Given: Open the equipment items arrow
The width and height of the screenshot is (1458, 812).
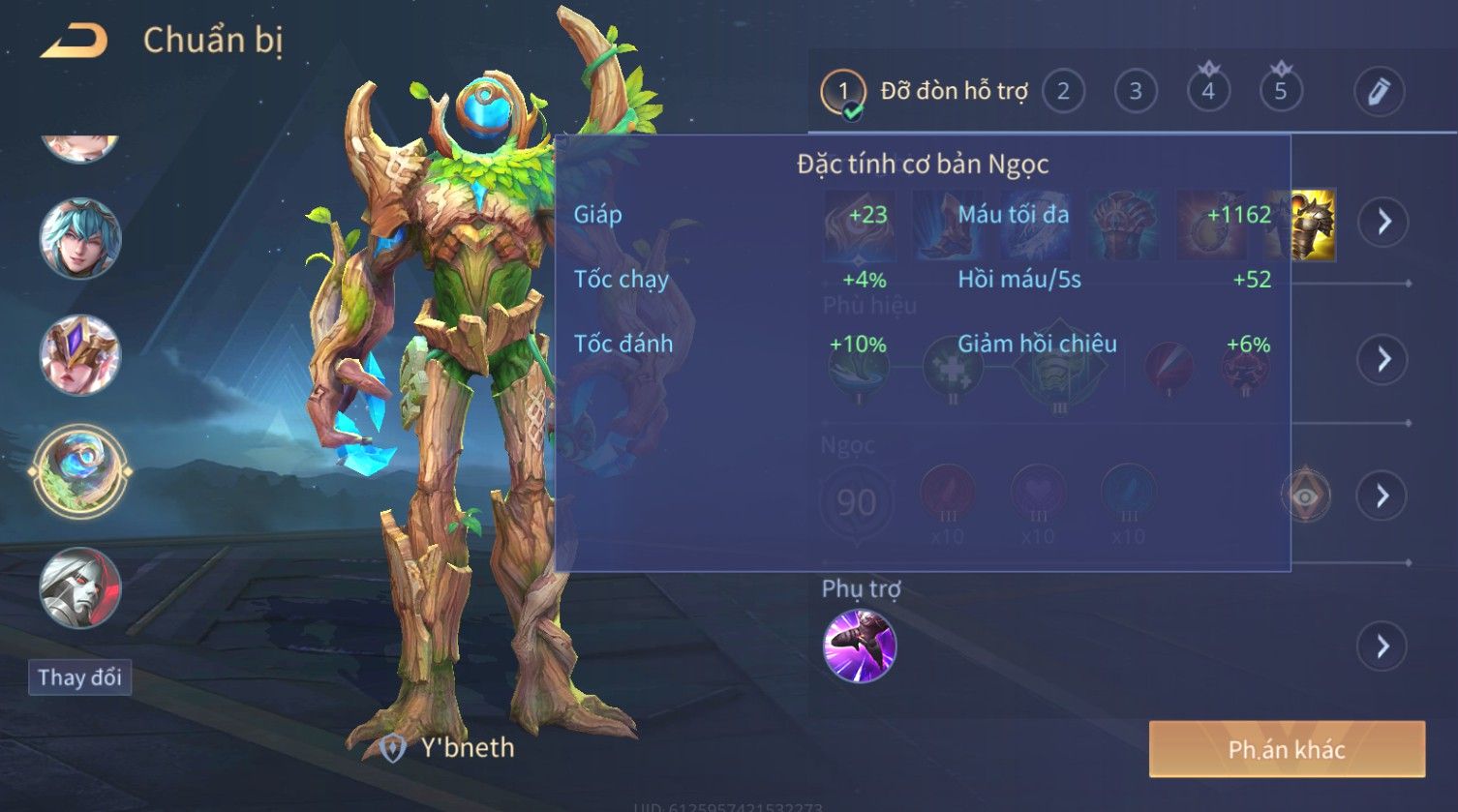Looking at the screenshot, I should click(1382, 222).
